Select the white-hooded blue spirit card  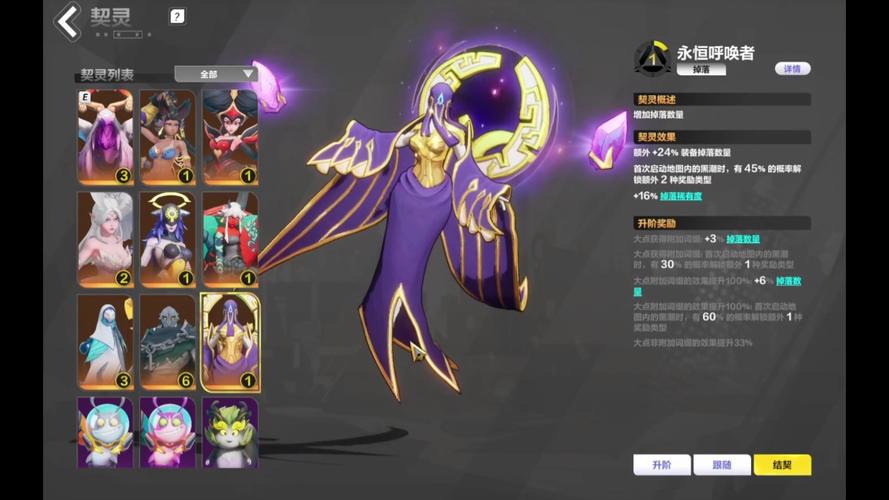click(x=105, y=341)
